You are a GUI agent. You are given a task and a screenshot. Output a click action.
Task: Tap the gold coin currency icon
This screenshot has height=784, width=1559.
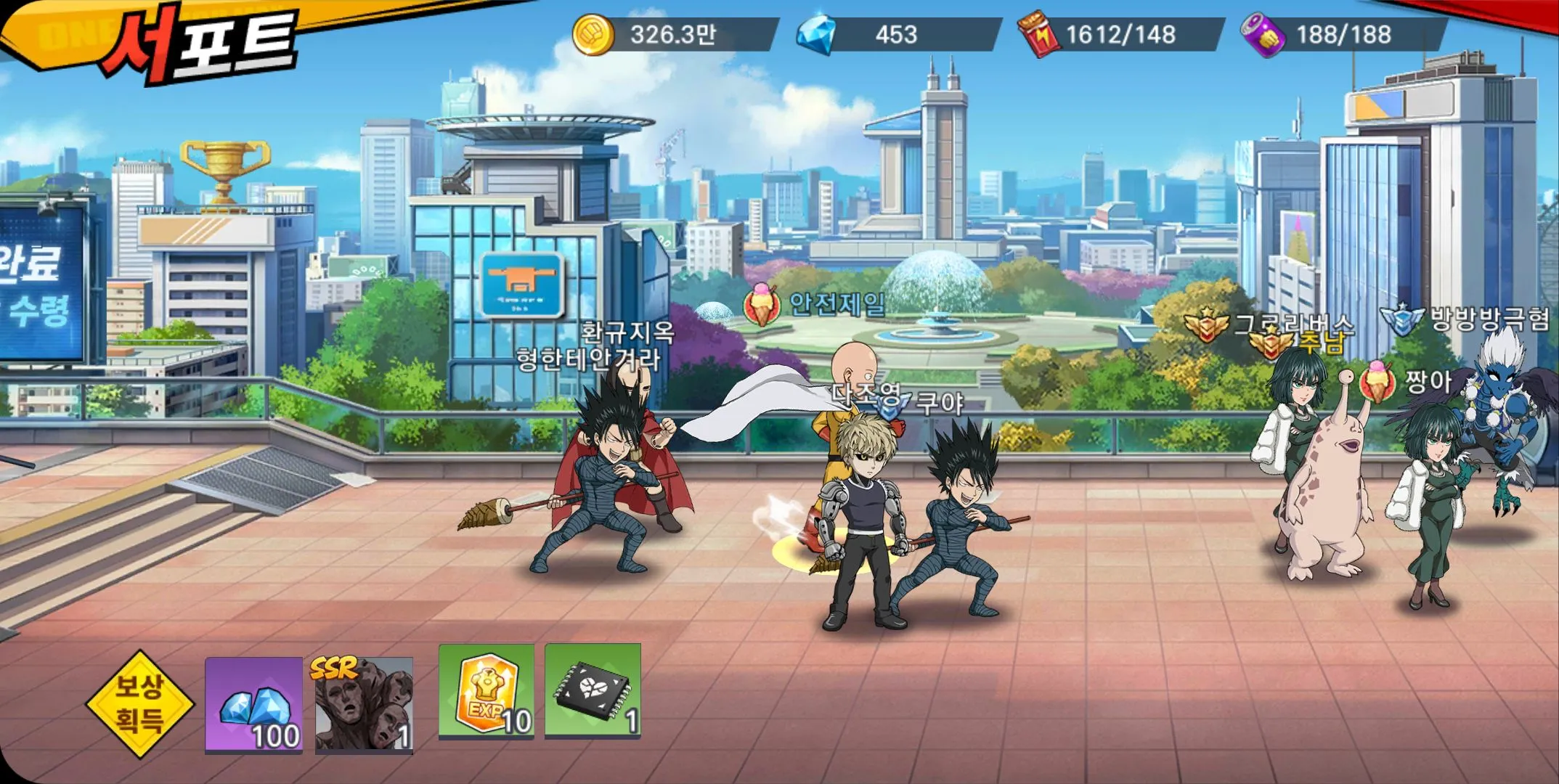tap(593, 35)
